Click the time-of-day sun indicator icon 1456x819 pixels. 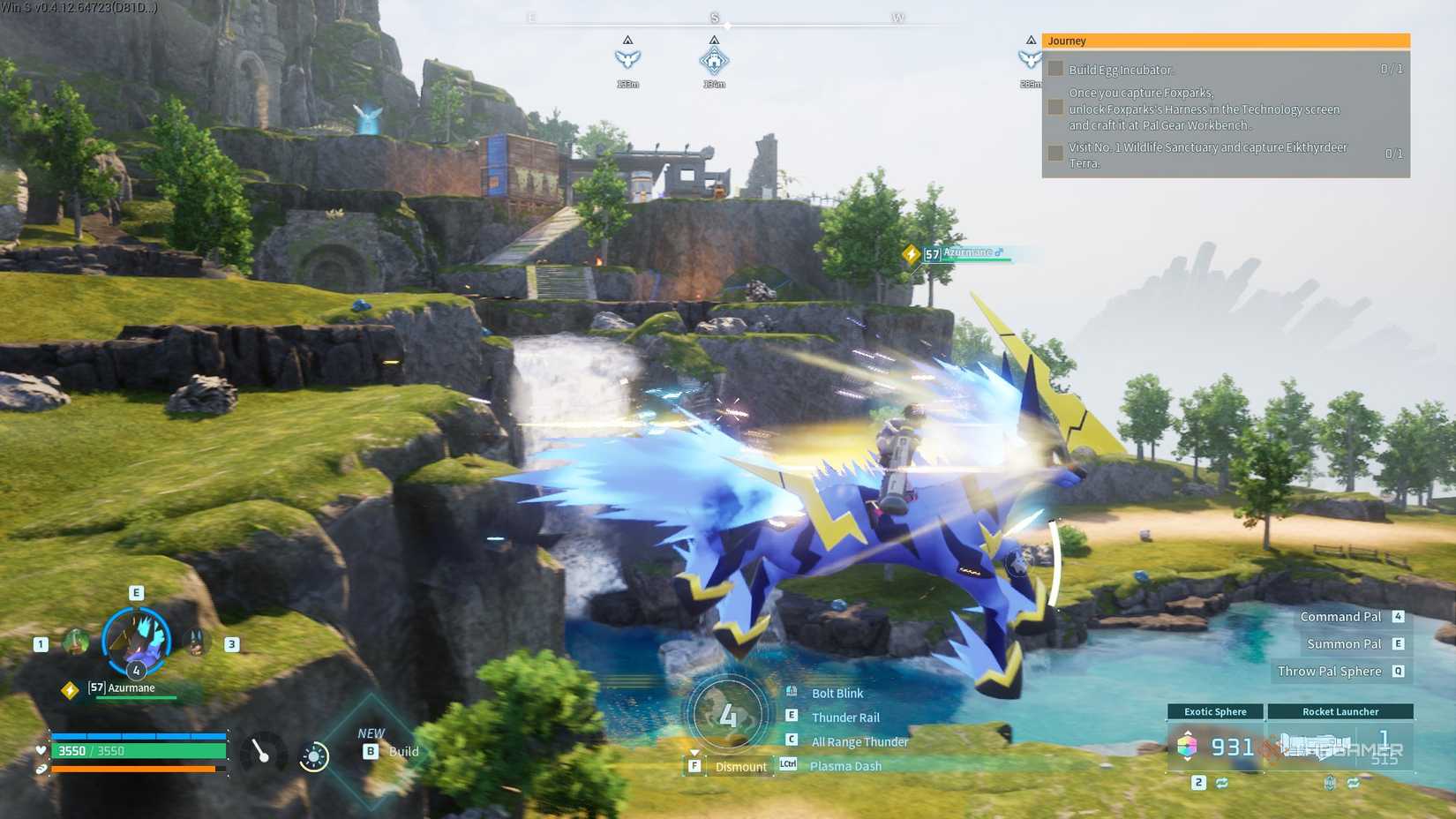click(314, 756)
